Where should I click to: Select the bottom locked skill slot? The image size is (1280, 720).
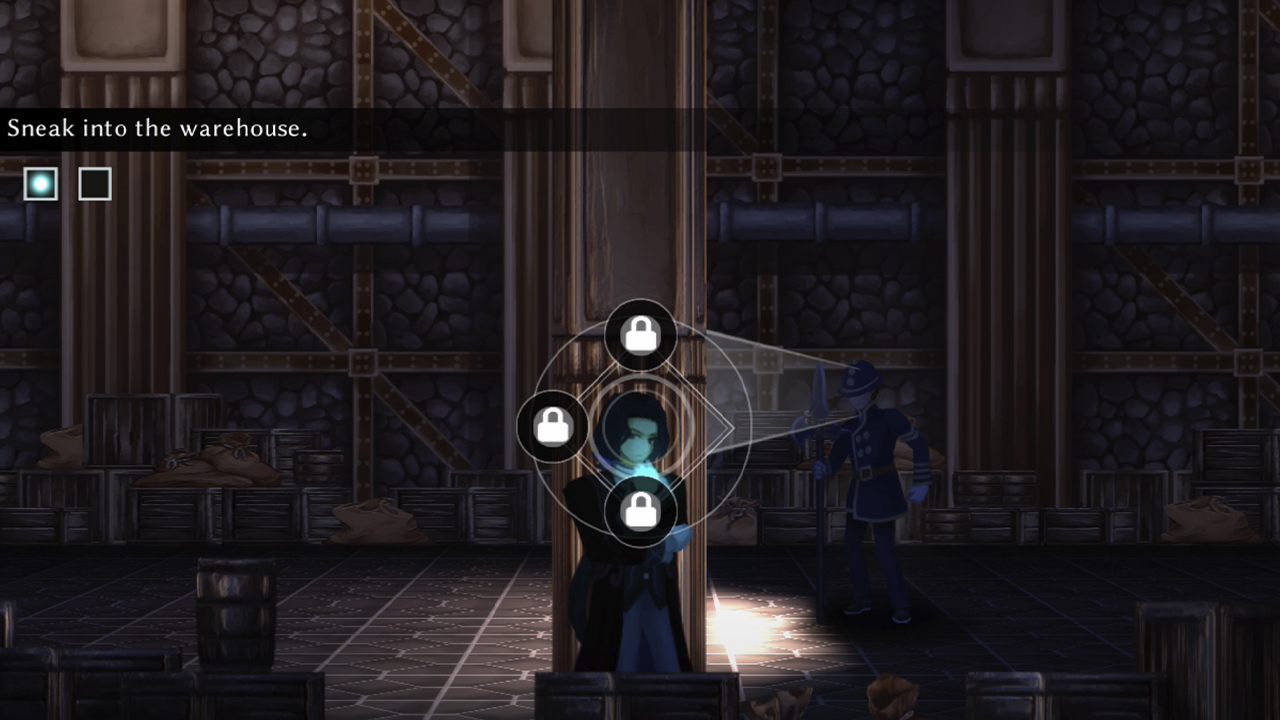click(x=641, y=512)
